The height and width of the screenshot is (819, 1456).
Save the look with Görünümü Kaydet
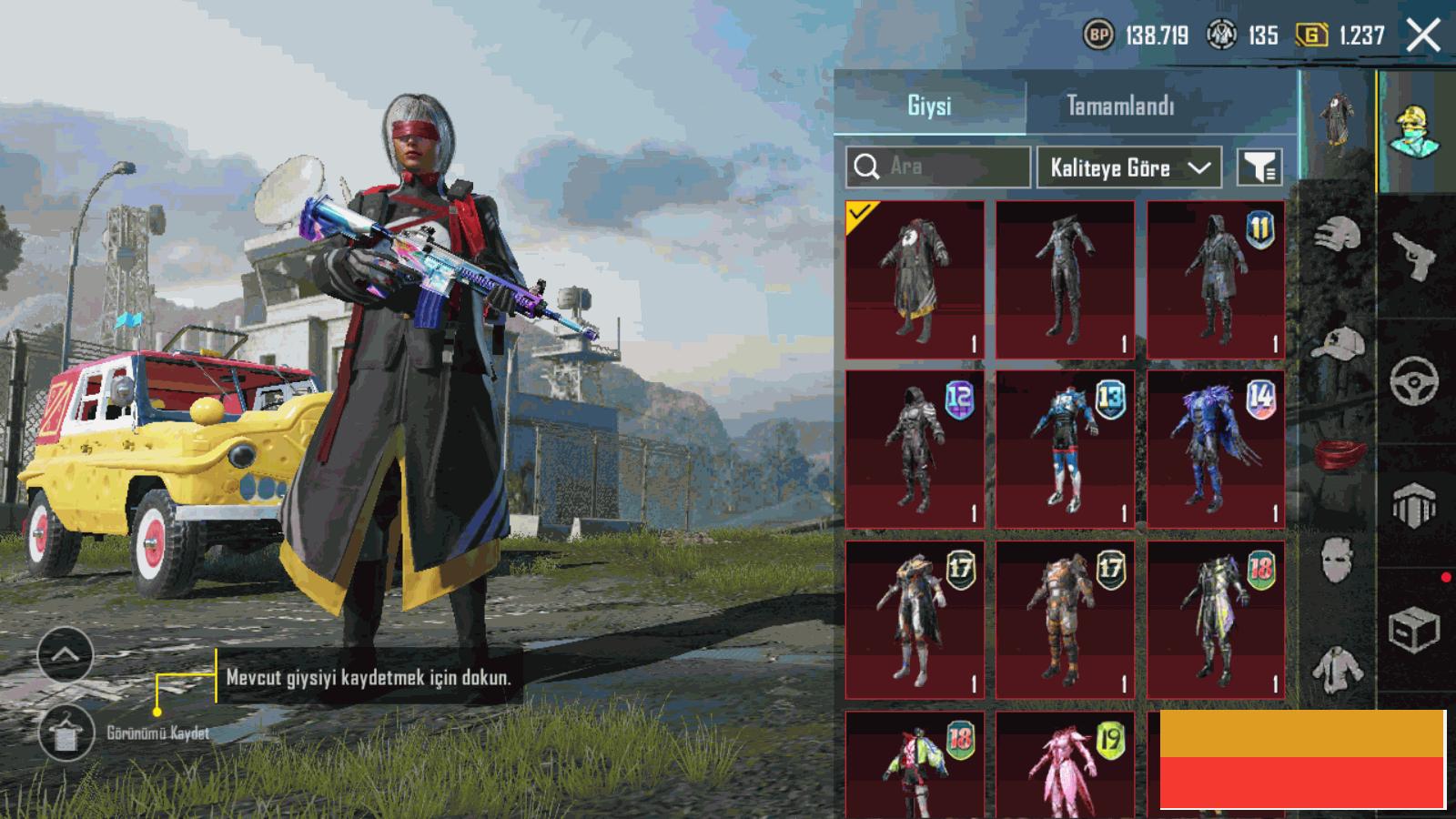click(x=66, y=733)
